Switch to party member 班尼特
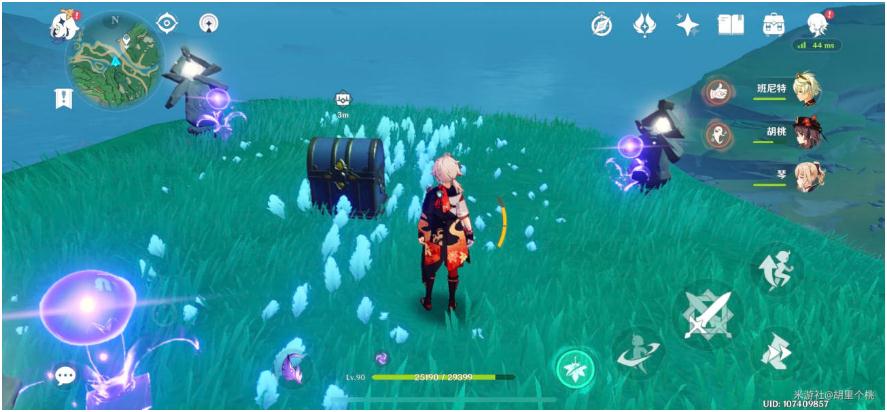Image resolution: width=887 pixels, height=412 pixels. 806,88
